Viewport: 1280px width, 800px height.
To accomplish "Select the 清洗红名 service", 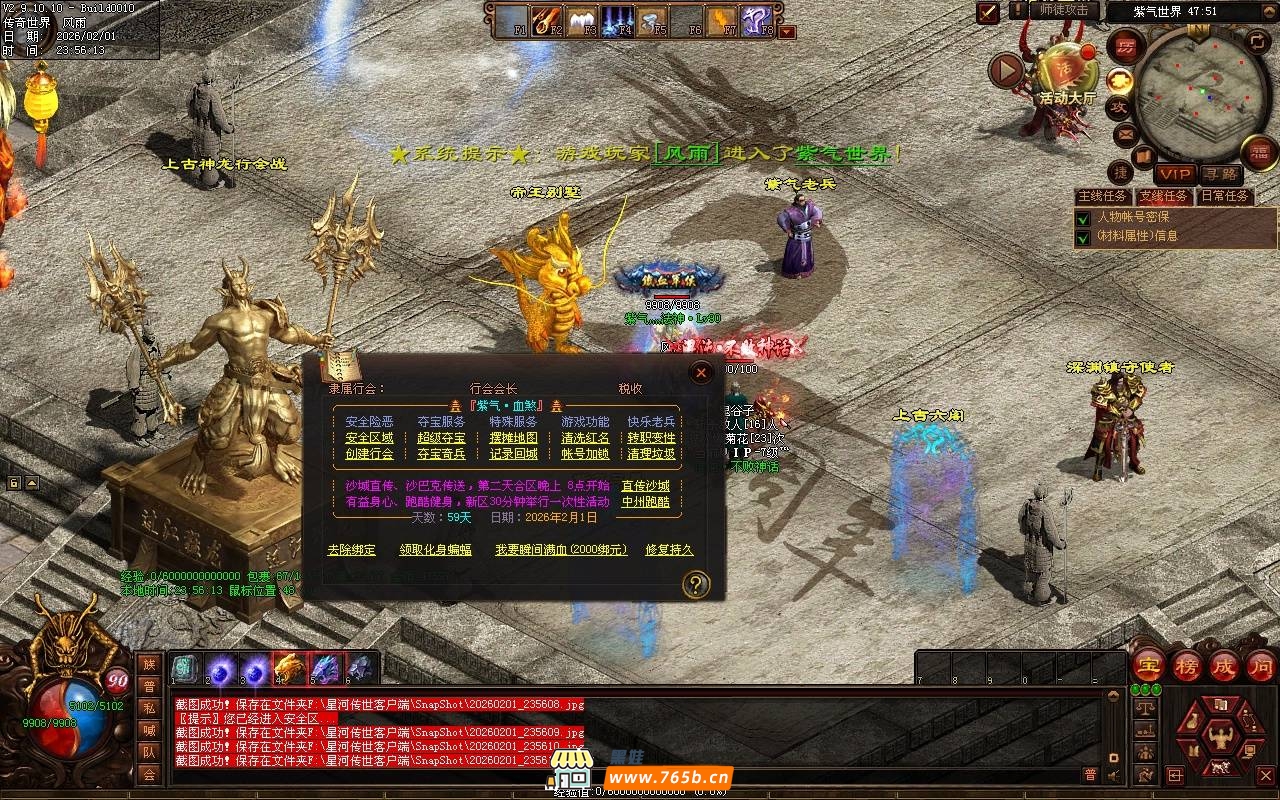I will (585, 438).
